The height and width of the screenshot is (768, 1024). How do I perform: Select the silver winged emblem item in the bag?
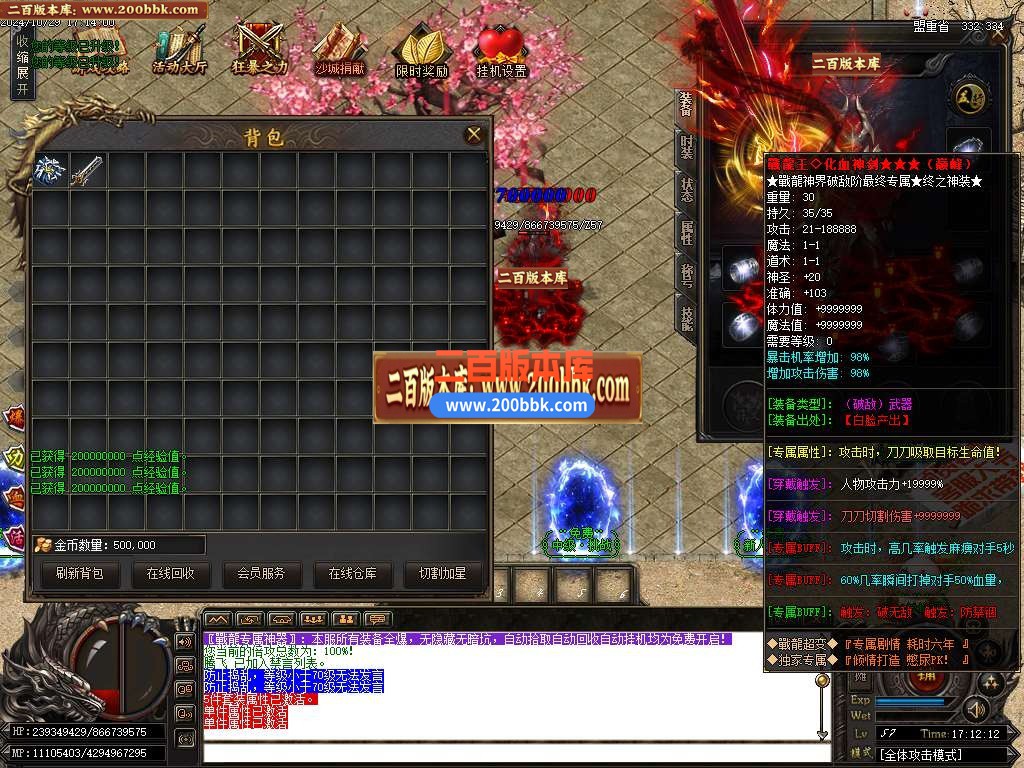[50, 170]
